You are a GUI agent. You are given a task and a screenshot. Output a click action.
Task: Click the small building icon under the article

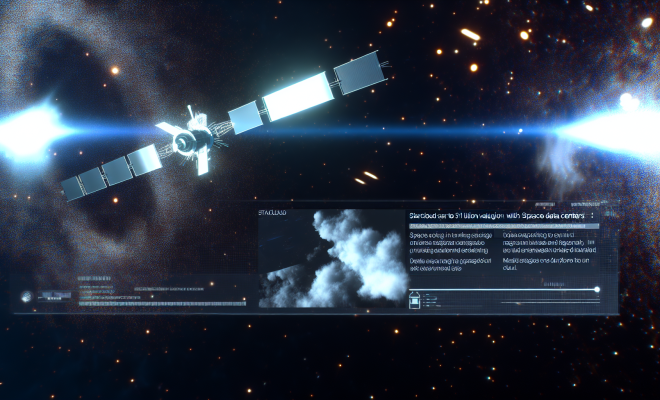[x=415, y=296]
